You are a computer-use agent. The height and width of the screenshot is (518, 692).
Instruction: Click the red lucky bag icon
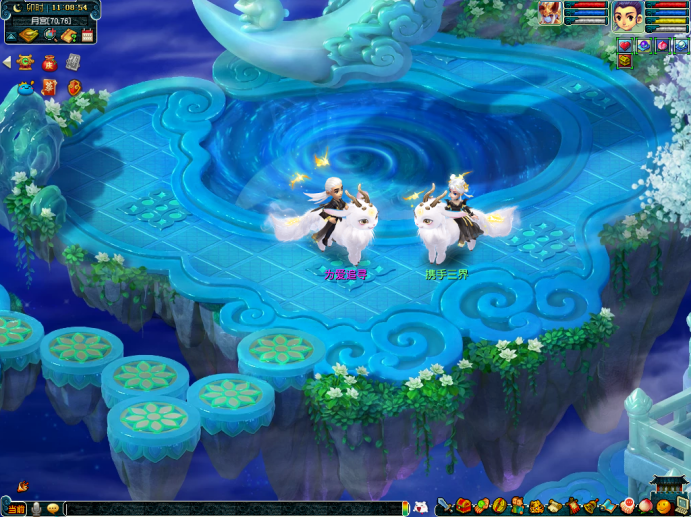click(x=50, y=62)
